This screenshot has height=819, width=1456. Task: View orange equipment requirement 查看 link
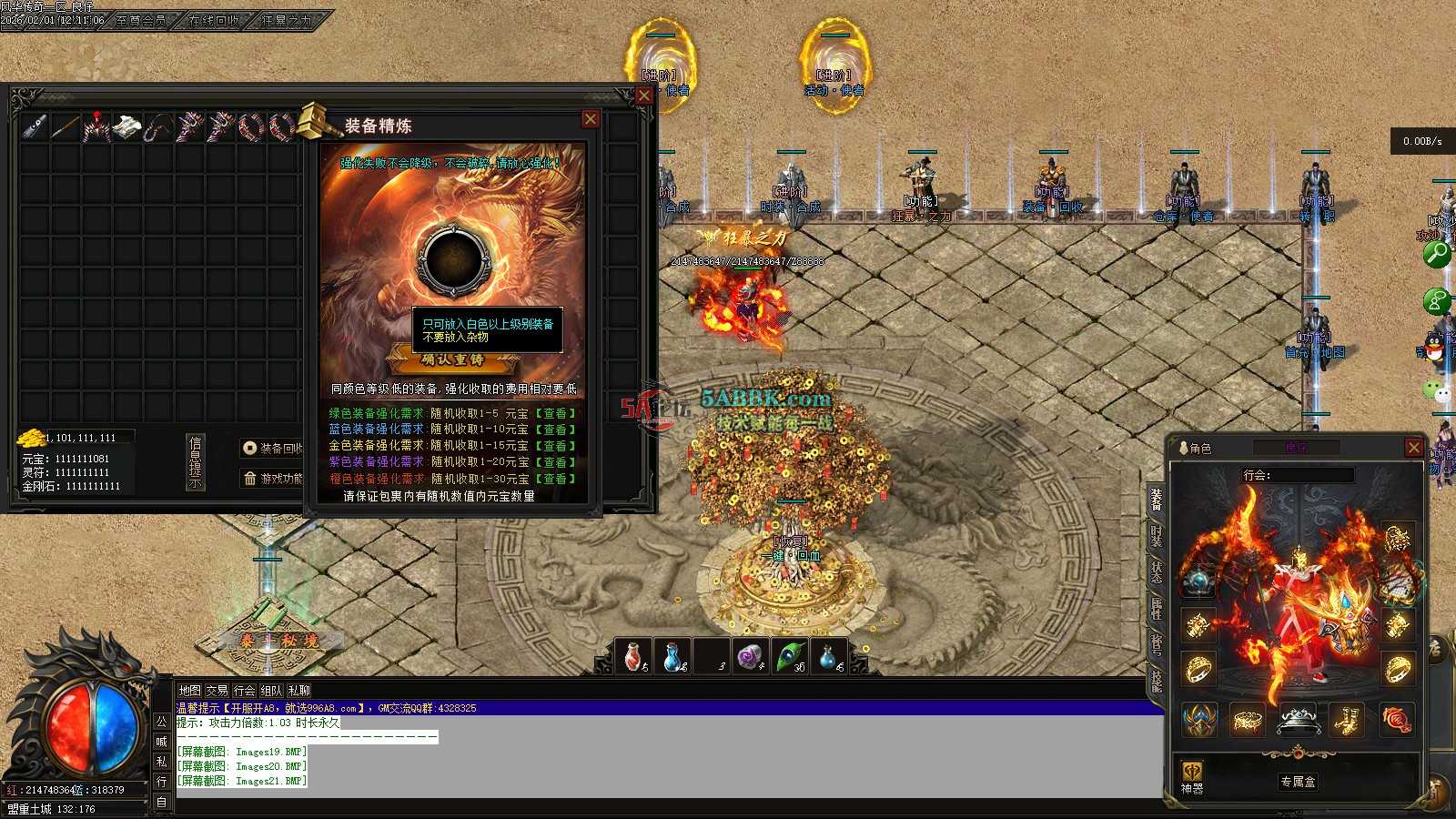point(555,479)
